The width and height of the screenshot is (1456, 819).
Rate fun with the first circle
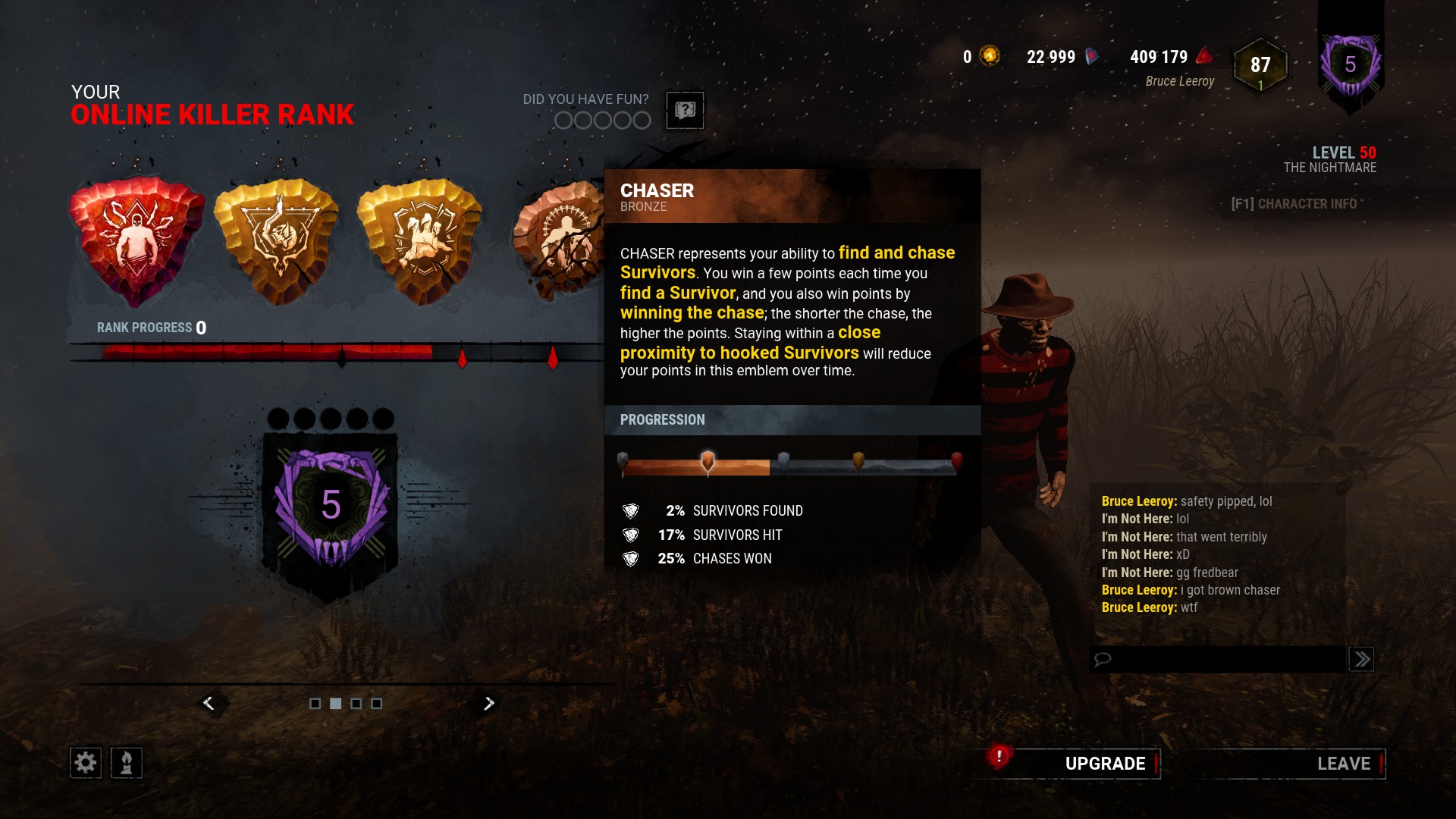point(563,121)
